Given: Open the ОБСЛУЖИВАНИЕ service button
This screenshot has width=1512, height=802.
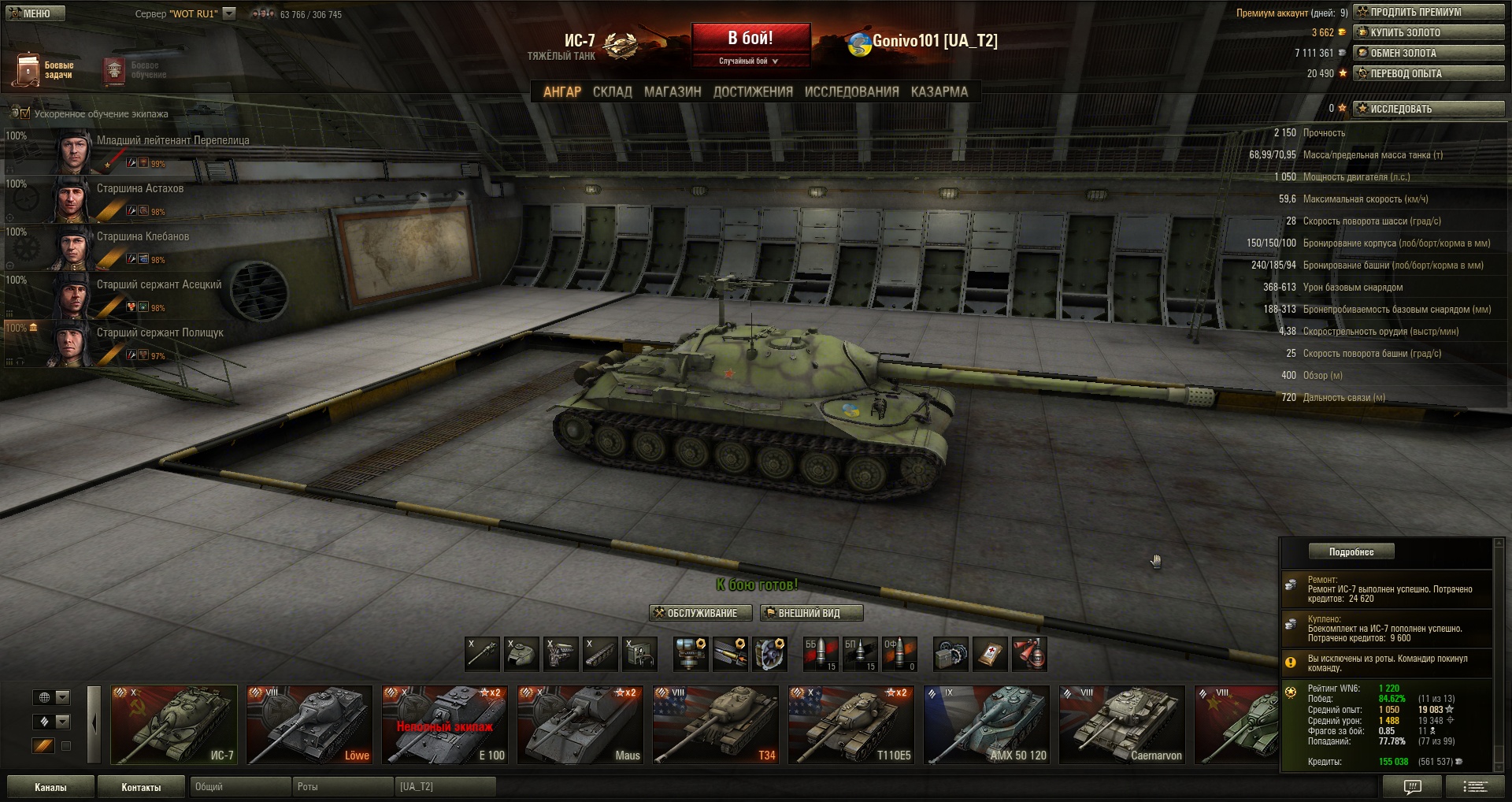Looking at the screenshot, I should (x=695, y=613).
